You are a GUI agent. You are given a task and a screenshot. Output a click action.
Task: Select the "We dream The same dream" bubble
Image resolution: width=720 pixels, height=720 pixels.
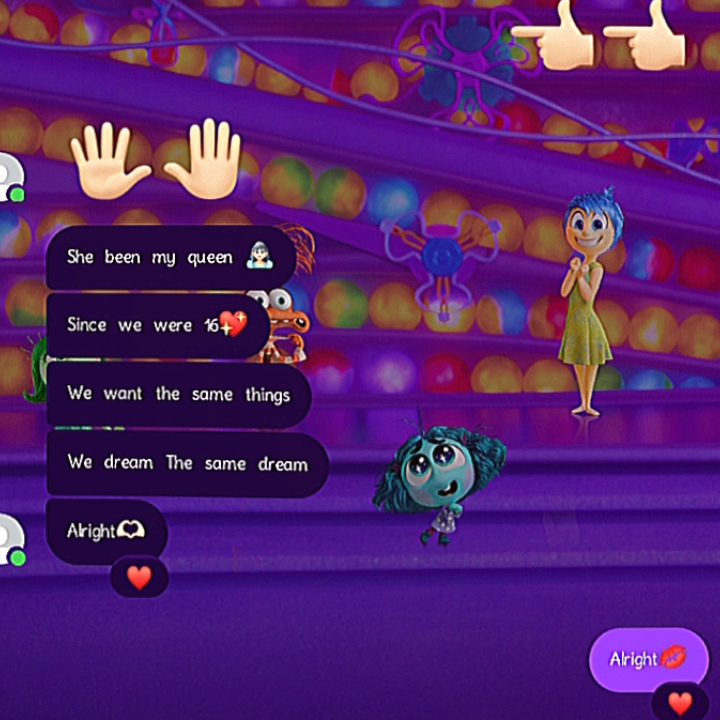click(187, 463)
